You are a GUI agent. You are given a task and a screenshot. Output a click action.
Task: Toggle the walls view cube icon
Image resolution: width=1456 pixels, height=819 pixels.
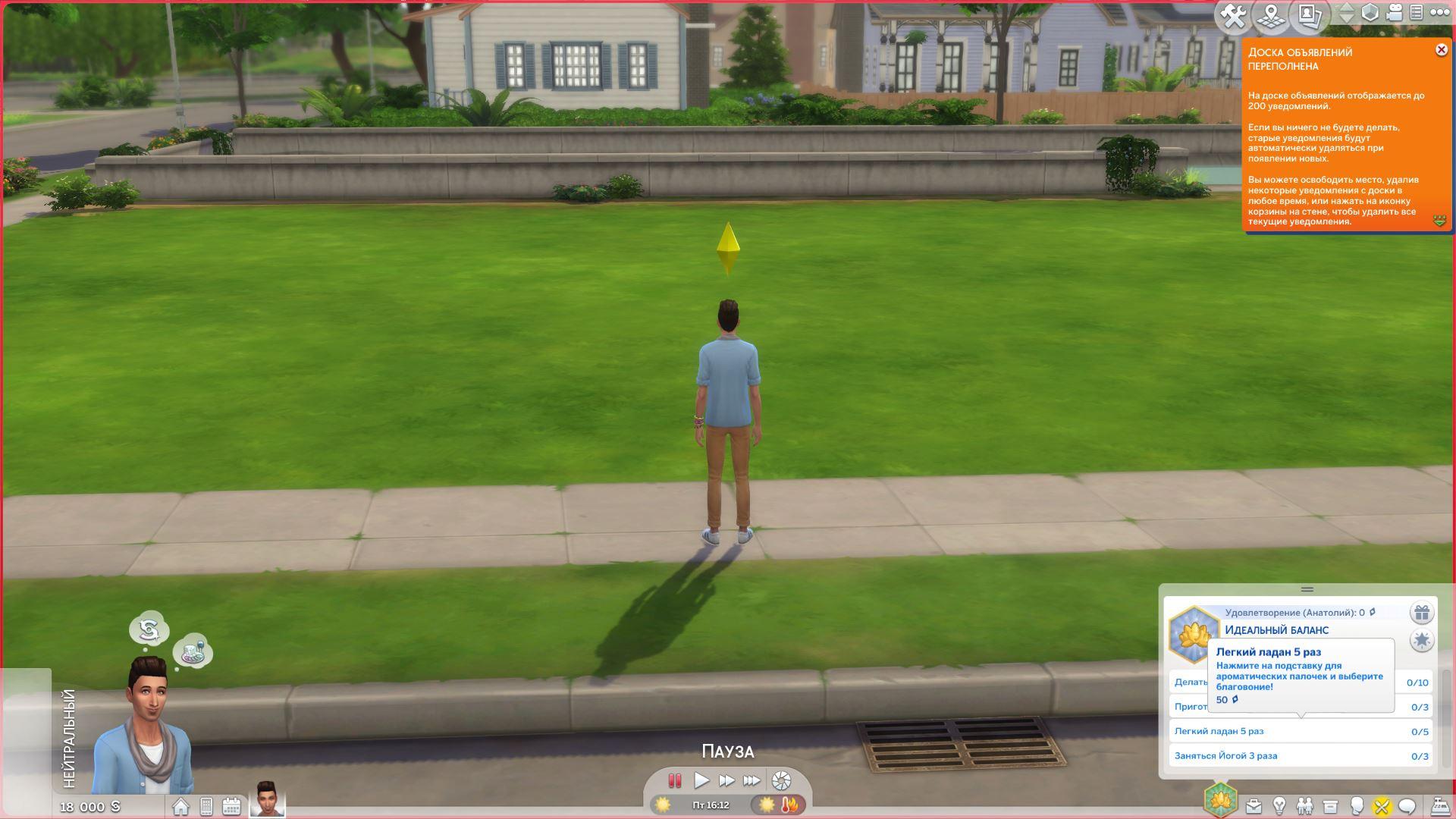tap(1370, 13)
